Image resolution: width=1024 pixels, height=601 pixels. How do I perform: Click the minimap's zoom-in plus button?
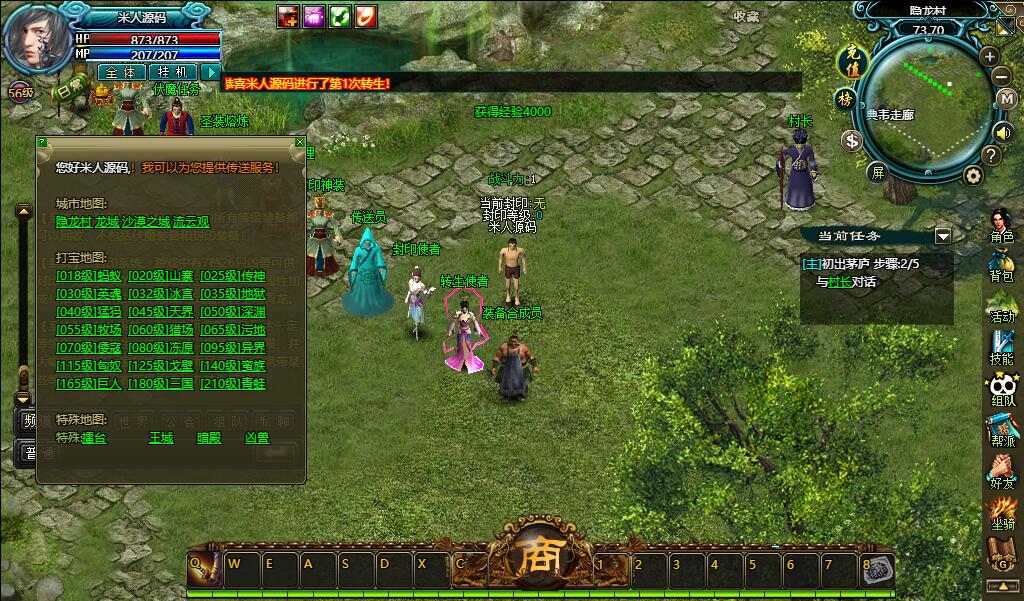click(x=989, y=57)
